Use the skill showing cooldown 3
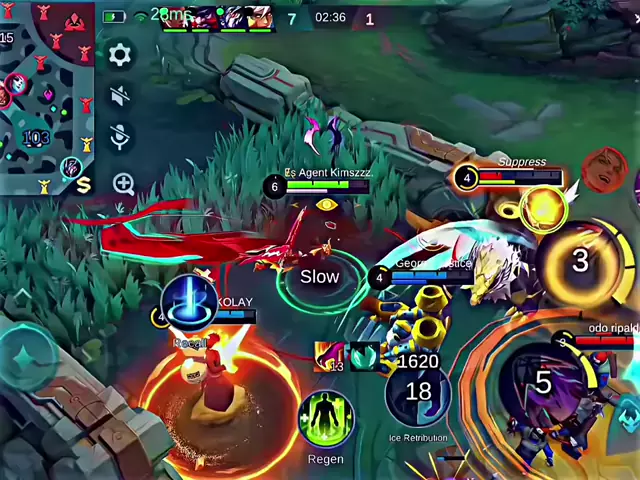This screenshot has height=480, width=640. pos(580,261)
